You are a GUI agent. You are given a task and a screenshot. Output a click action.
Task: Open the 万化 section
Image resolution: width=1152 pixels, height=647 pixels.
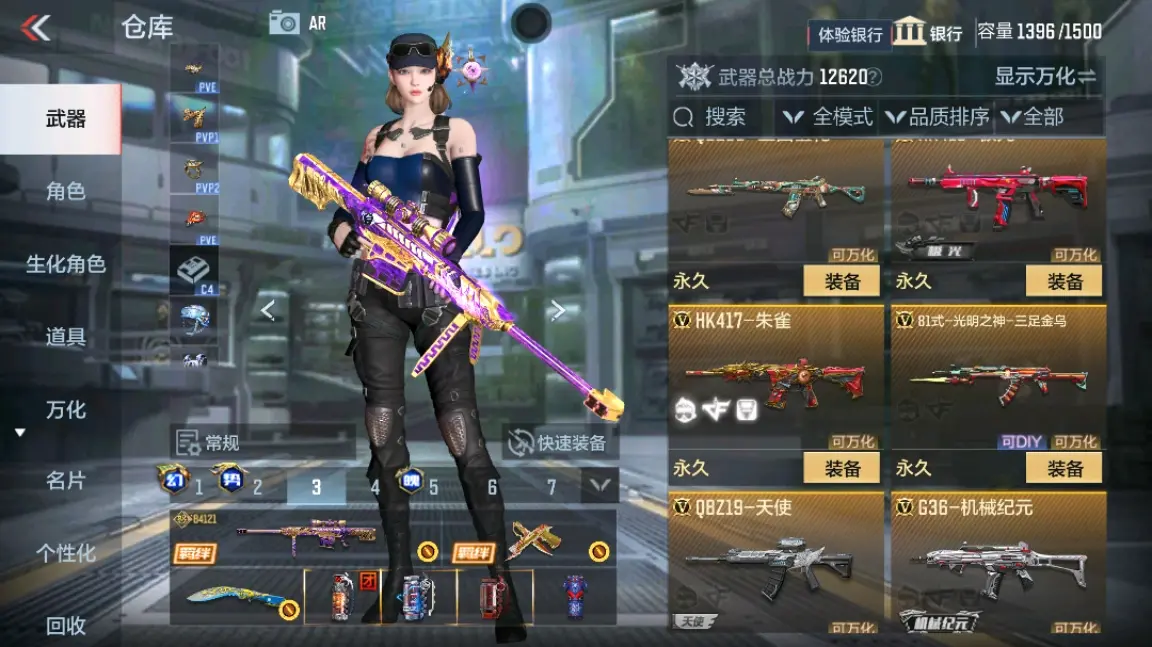(65, 410)
